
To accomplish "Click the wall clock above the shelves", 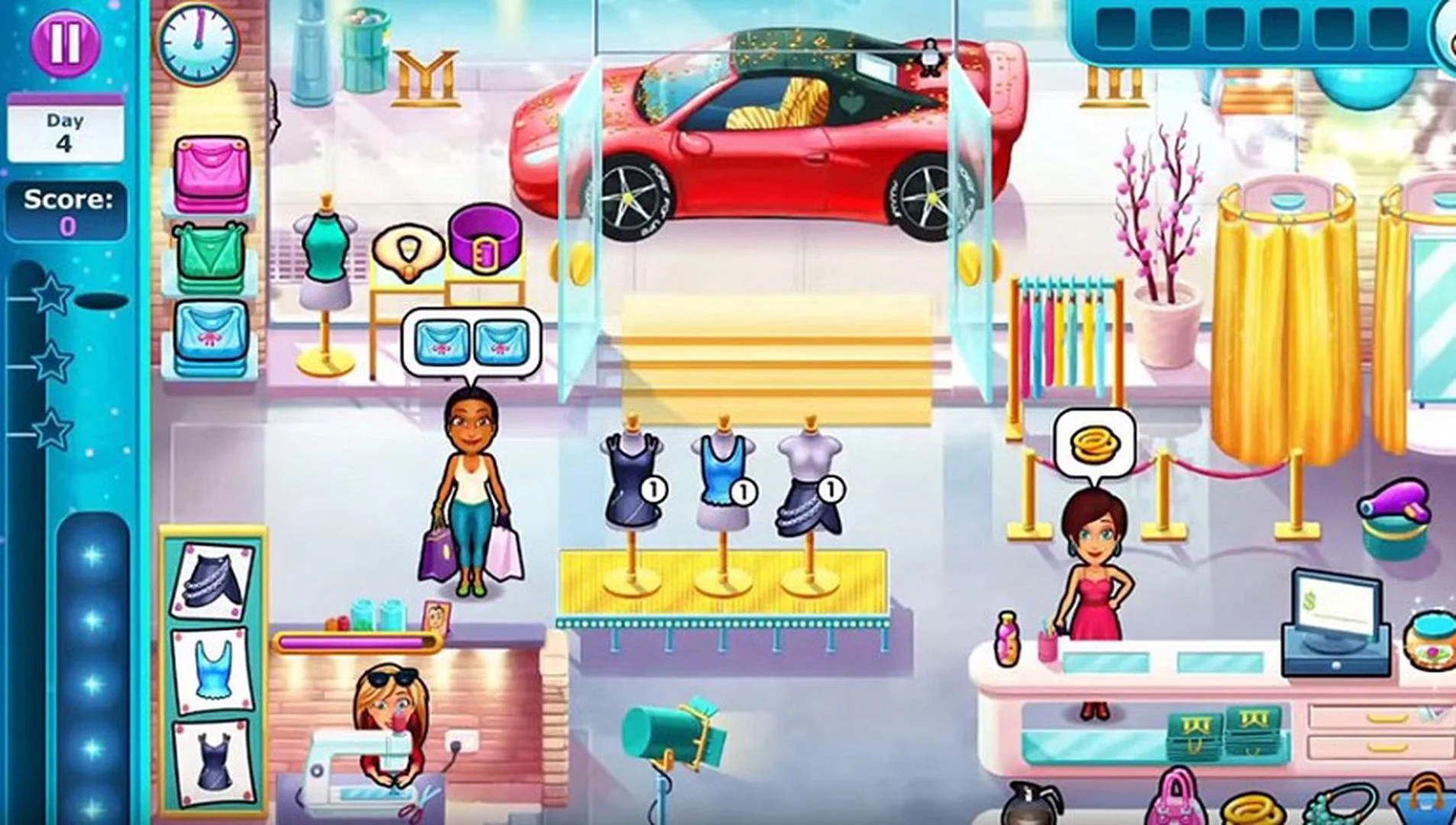I will (200, 44).
